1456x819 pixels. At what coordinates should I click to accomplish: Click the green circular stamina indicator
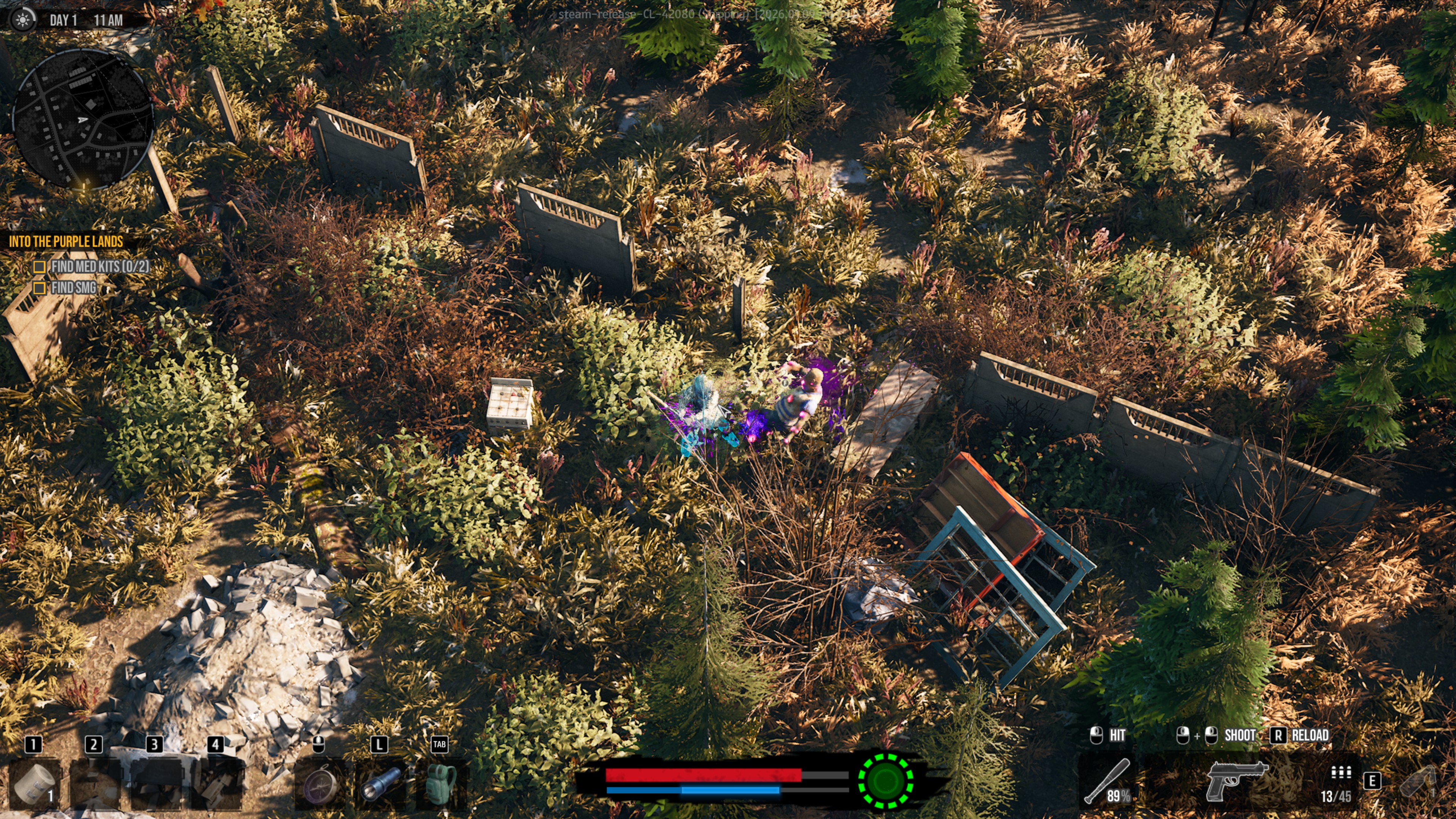coord(885,781)
